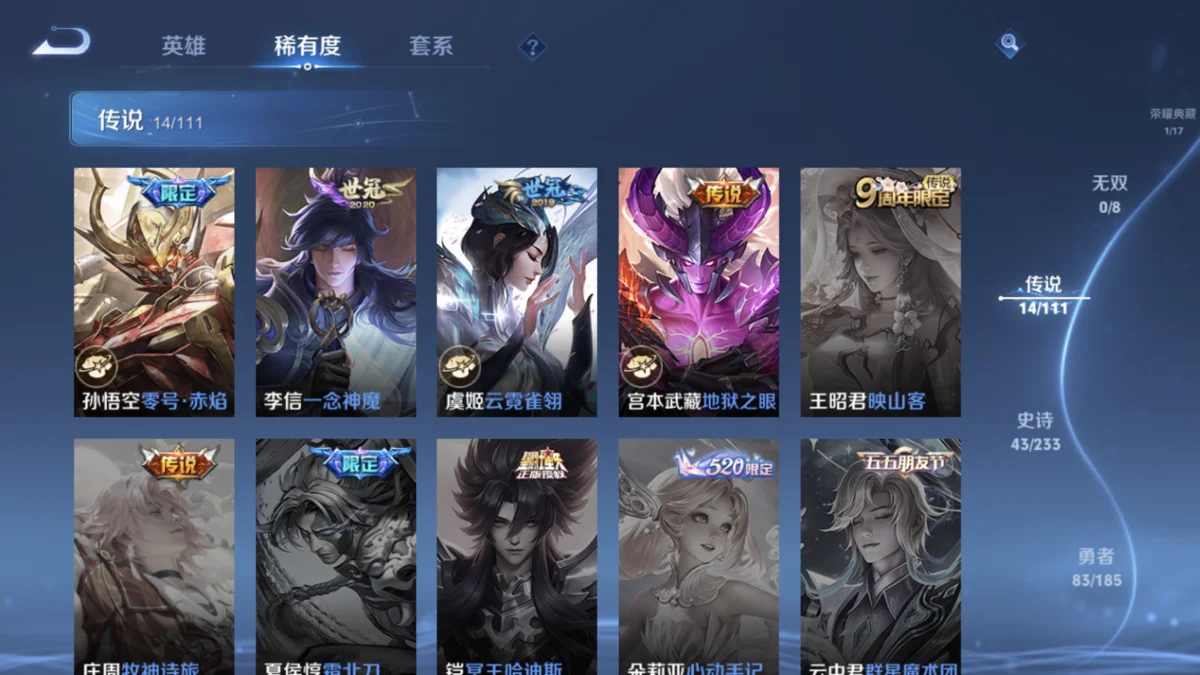Jump to the 荣耀典藏 rarity section
Image resolution: width=1200 pixels, height=675 pixels.
[1172, 121]
